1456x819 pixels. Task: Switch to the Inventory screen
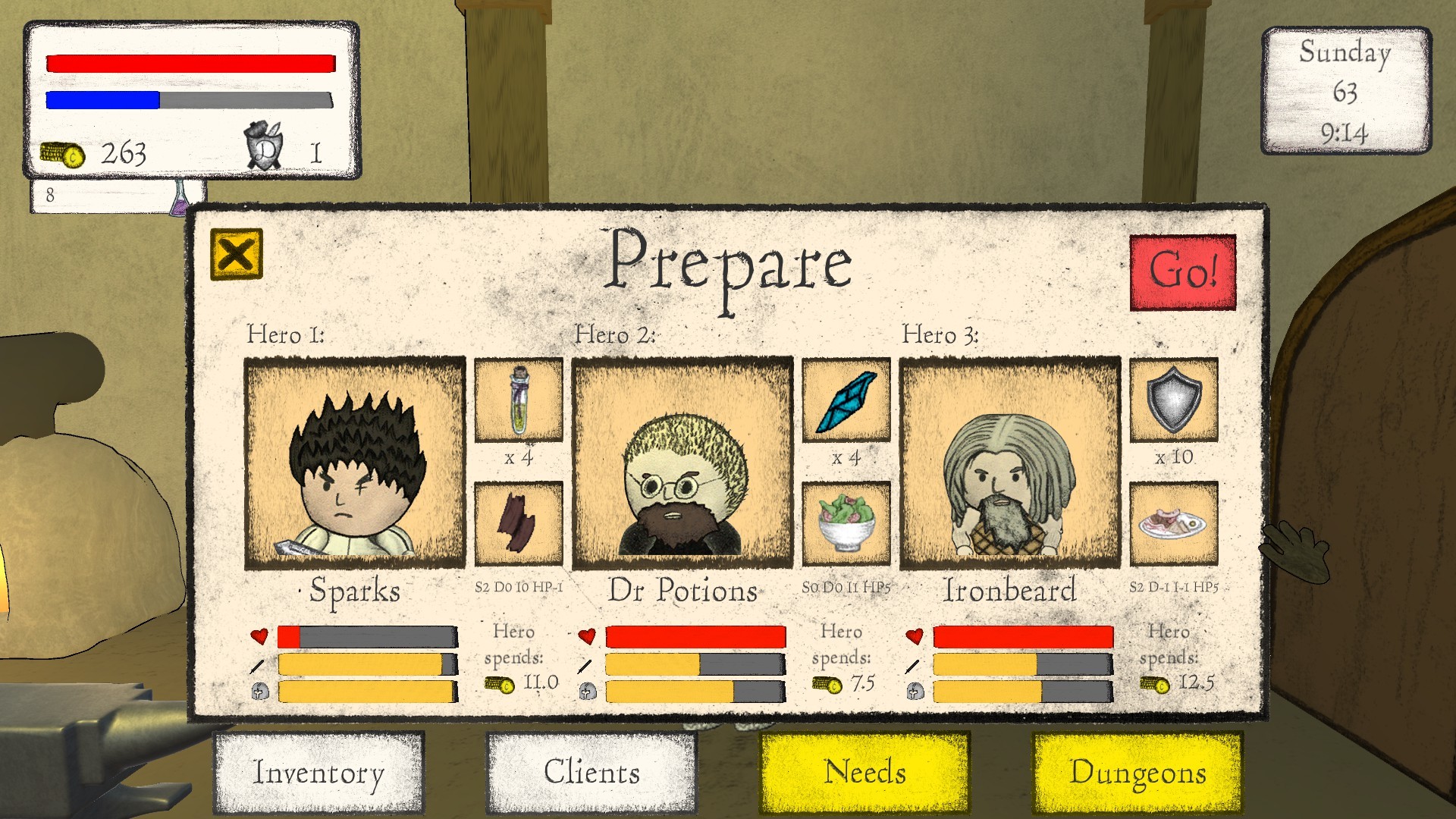coord(318,773)
